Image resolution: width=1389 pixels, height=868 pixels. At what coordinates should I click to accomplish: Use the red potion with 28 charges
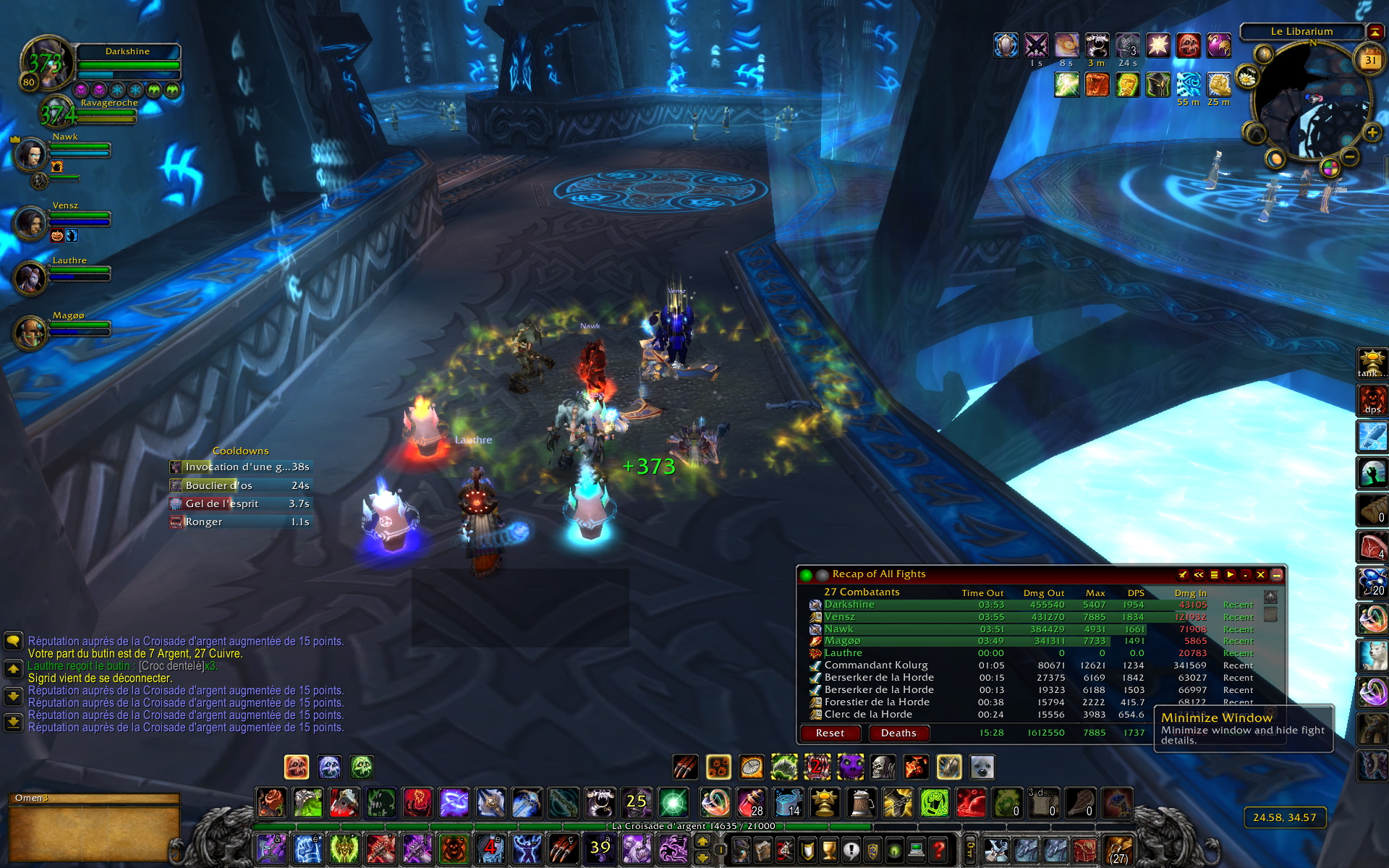pyautogui.click(x=751, y=803)
